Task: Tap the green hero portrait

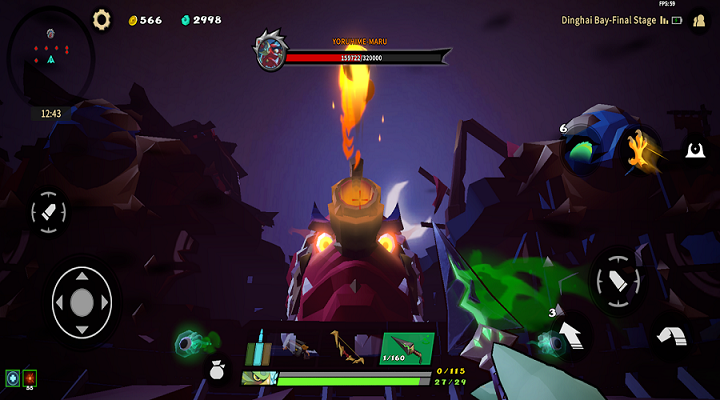Action: pos(258,378)
